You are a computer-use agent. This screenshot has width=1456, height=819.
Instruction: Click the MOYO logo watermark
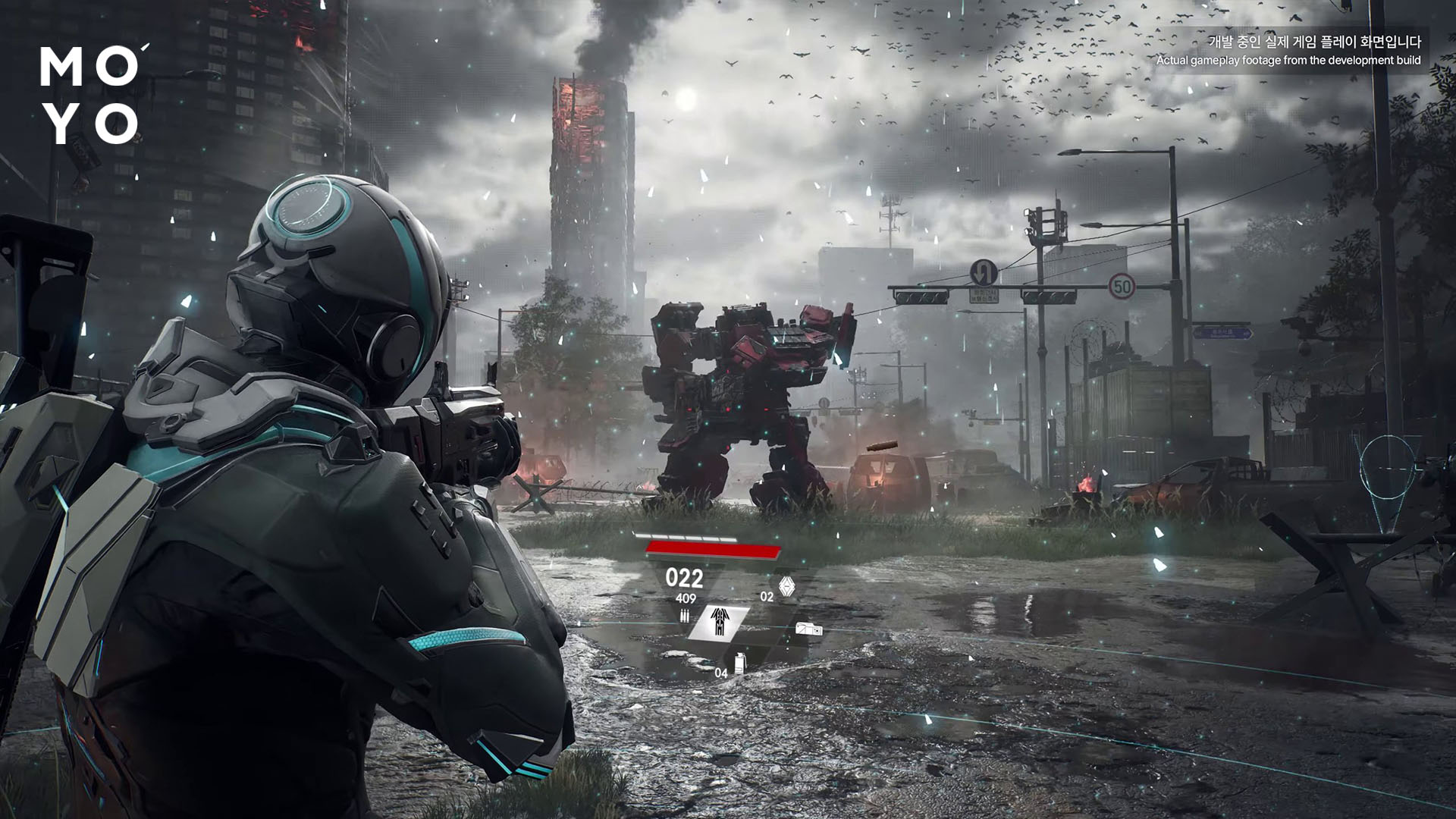pos(89,95)
